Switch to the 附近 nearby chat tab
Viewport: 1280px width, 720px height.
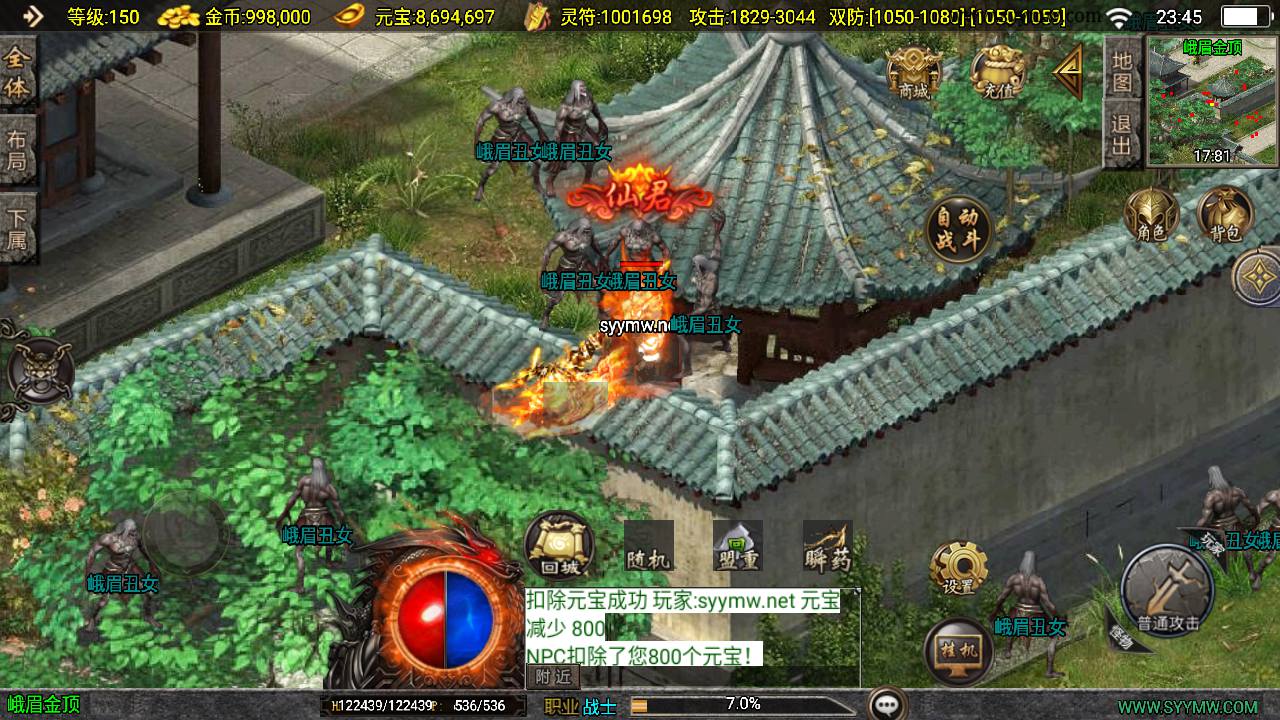[552, 676]
